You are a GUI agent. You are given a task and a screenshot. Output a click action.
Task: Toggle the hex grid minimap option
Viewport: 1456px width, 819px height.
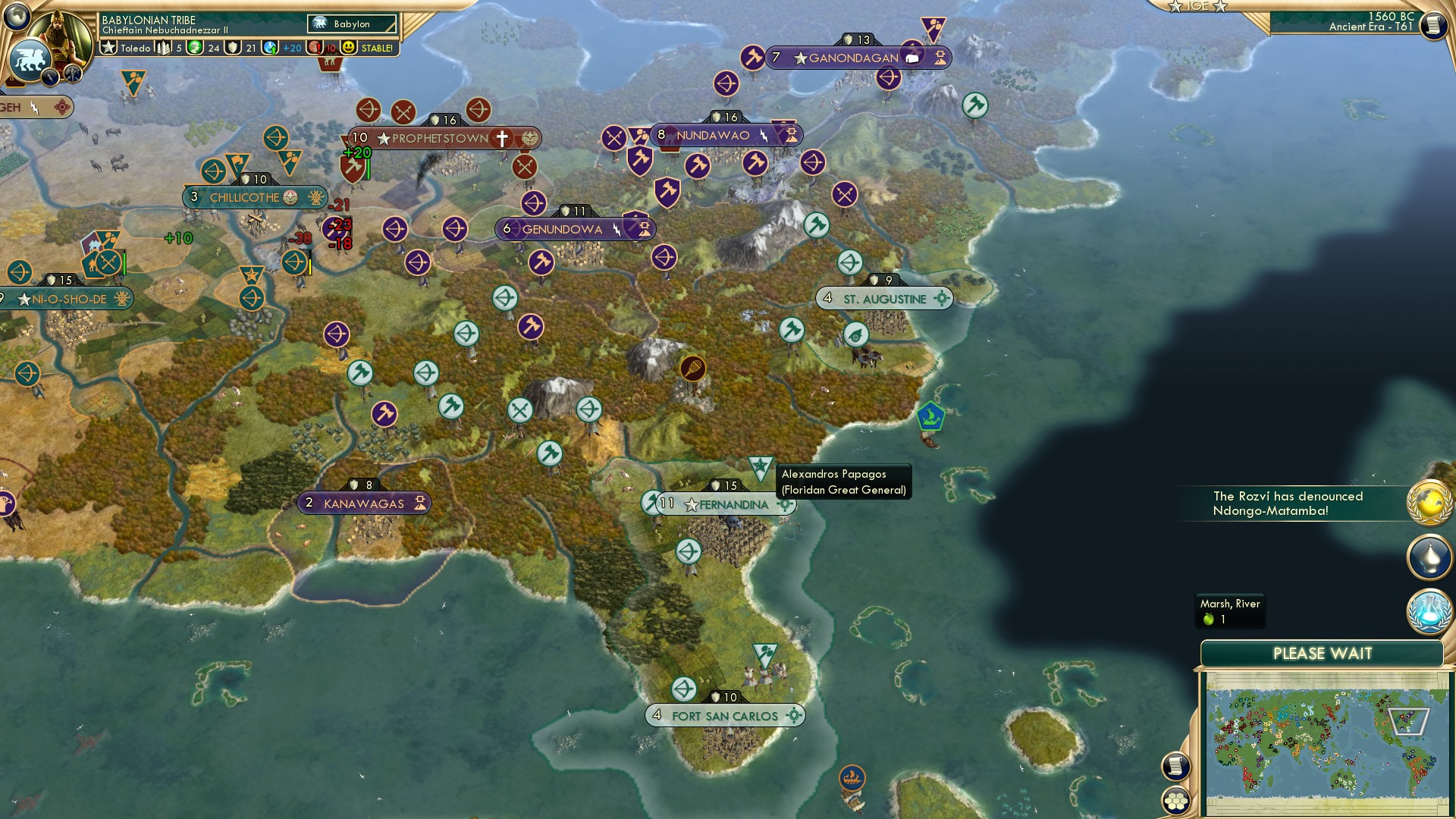tap(1176, 800)
